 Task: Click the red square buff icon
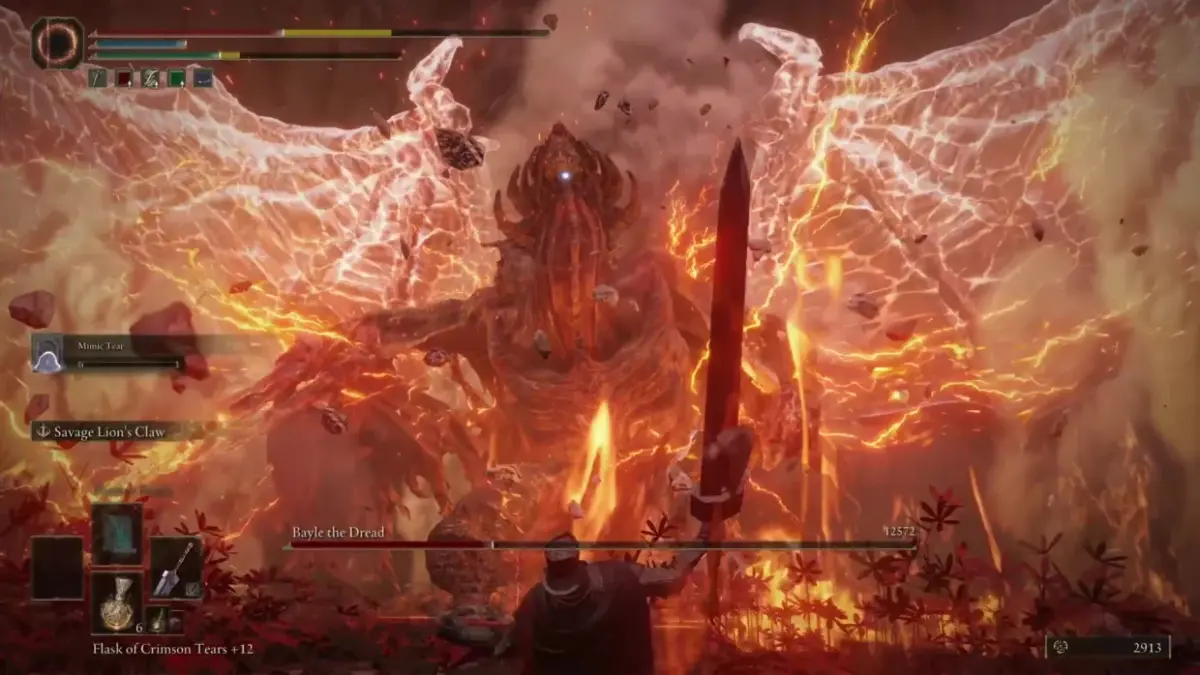[x=124, y=78]
